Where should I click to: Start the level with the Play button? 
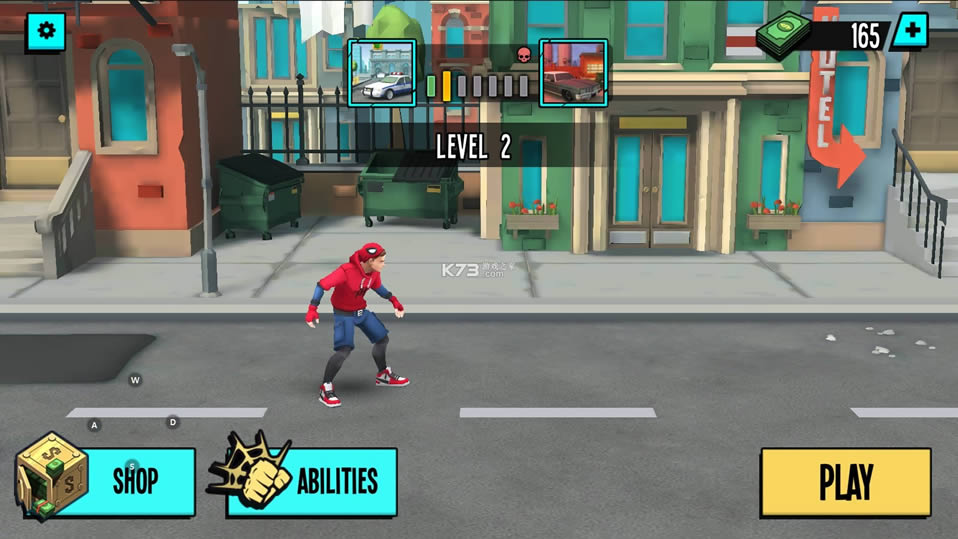(x=845, y=481)
